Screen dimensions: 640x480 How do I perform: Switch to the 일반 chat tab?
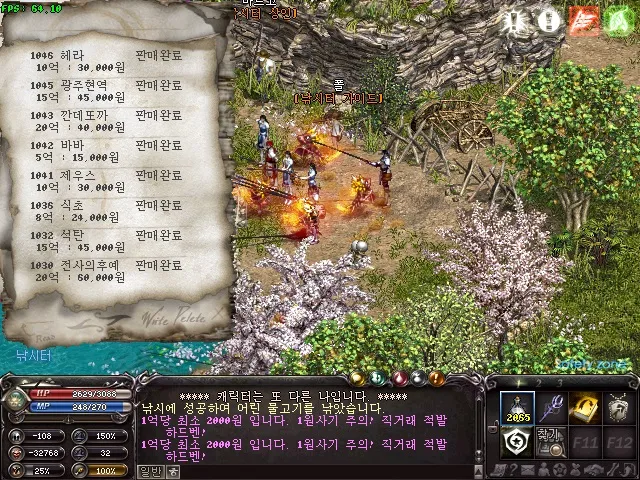(x=150, y=472)
